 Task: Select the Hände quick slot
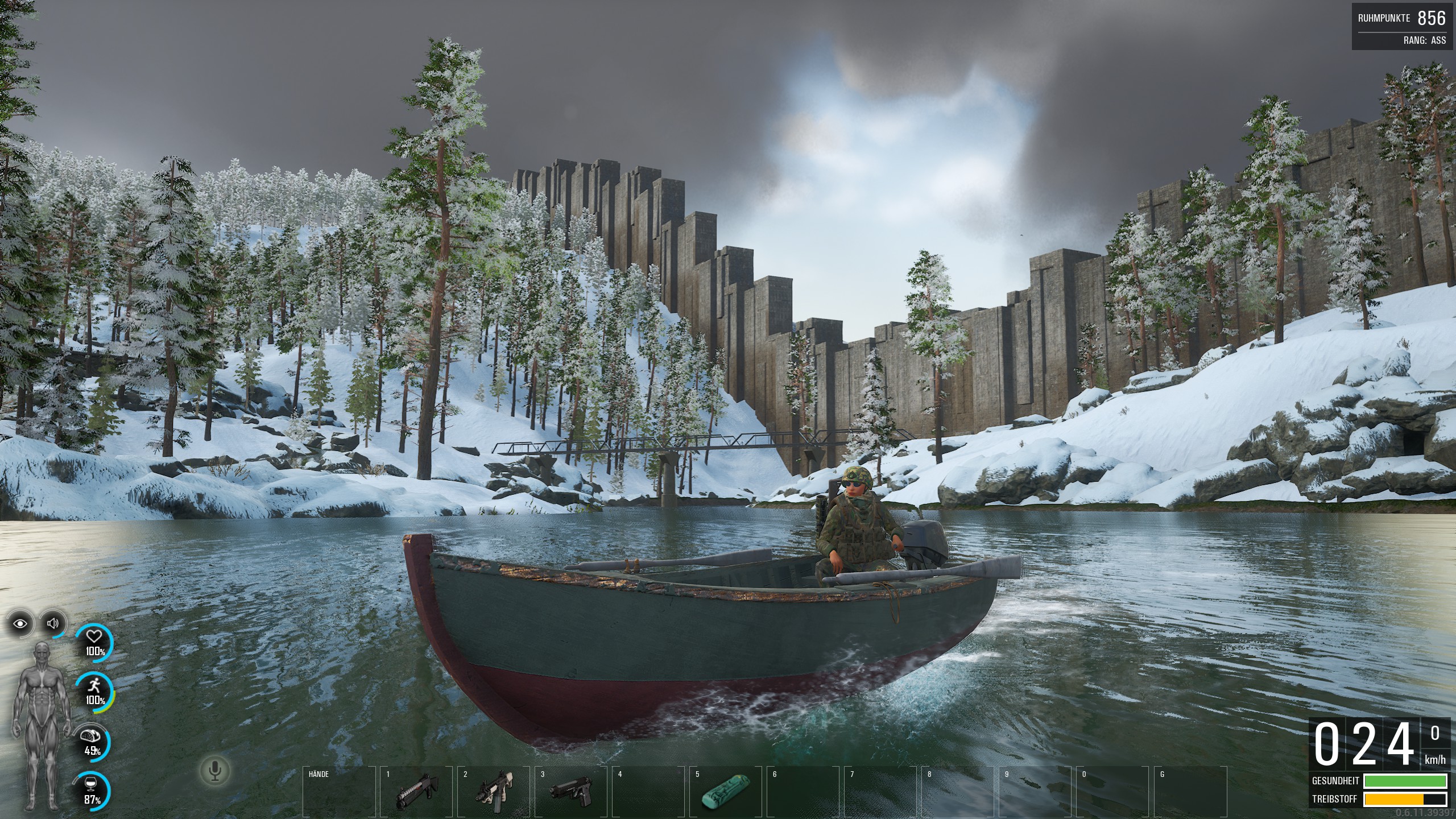coord(339,792)
